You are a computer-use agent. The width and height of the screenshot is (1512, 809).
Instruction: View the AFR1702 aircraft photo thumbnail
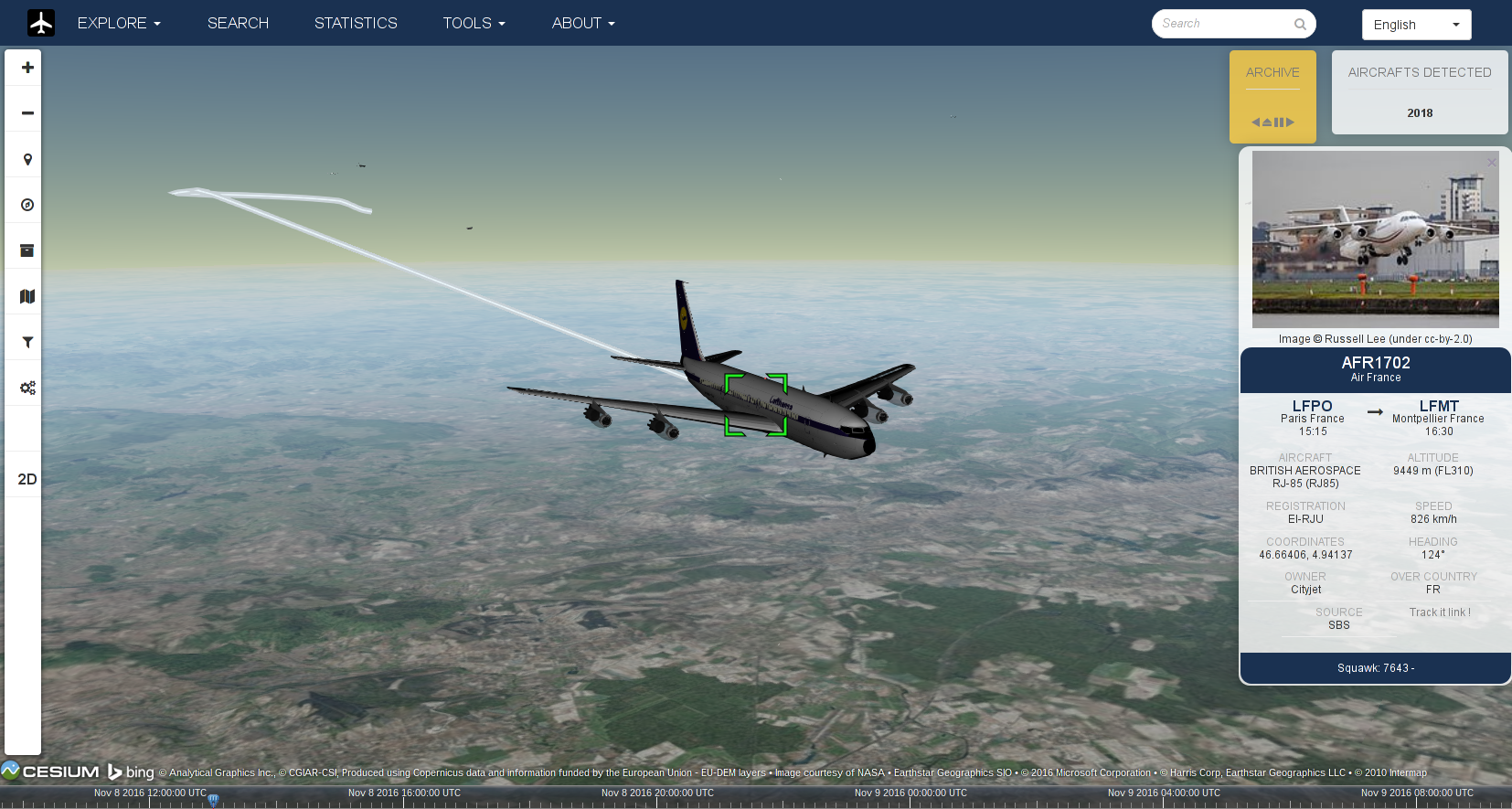(1374, 239)
